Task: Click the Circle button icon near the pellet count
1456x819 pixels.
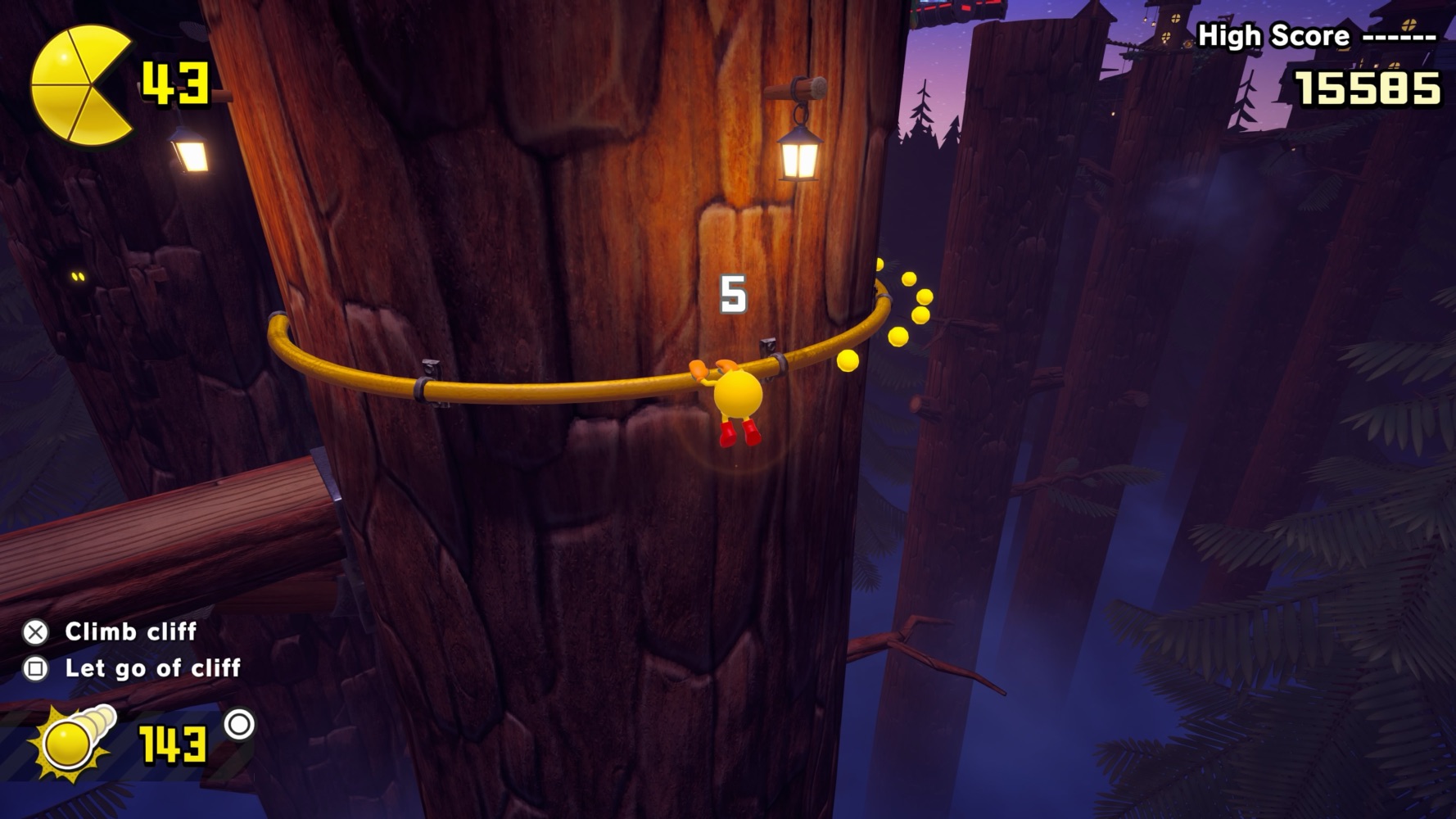Action: 240,725
